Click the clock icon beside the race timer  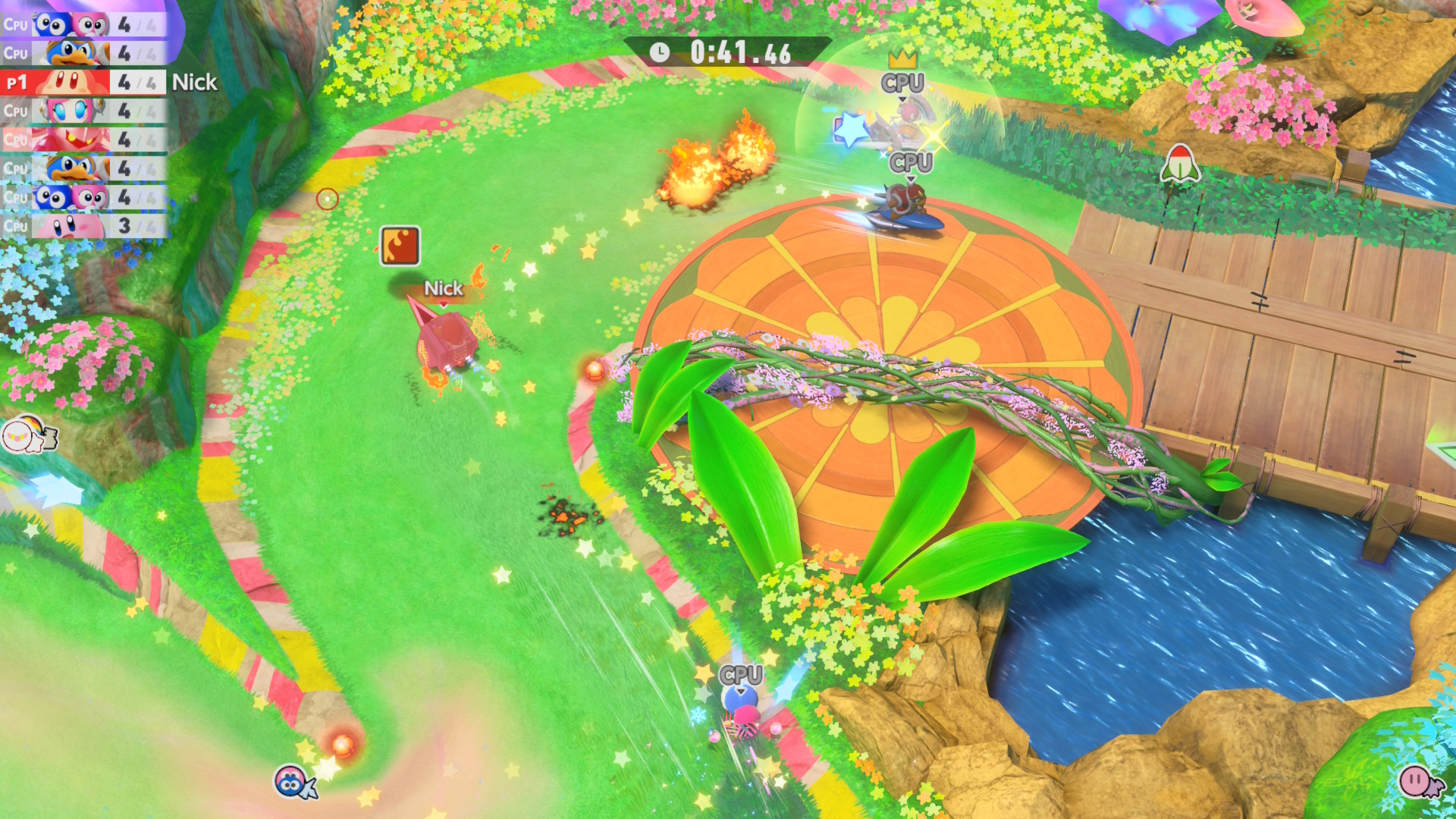click(659, 52)
